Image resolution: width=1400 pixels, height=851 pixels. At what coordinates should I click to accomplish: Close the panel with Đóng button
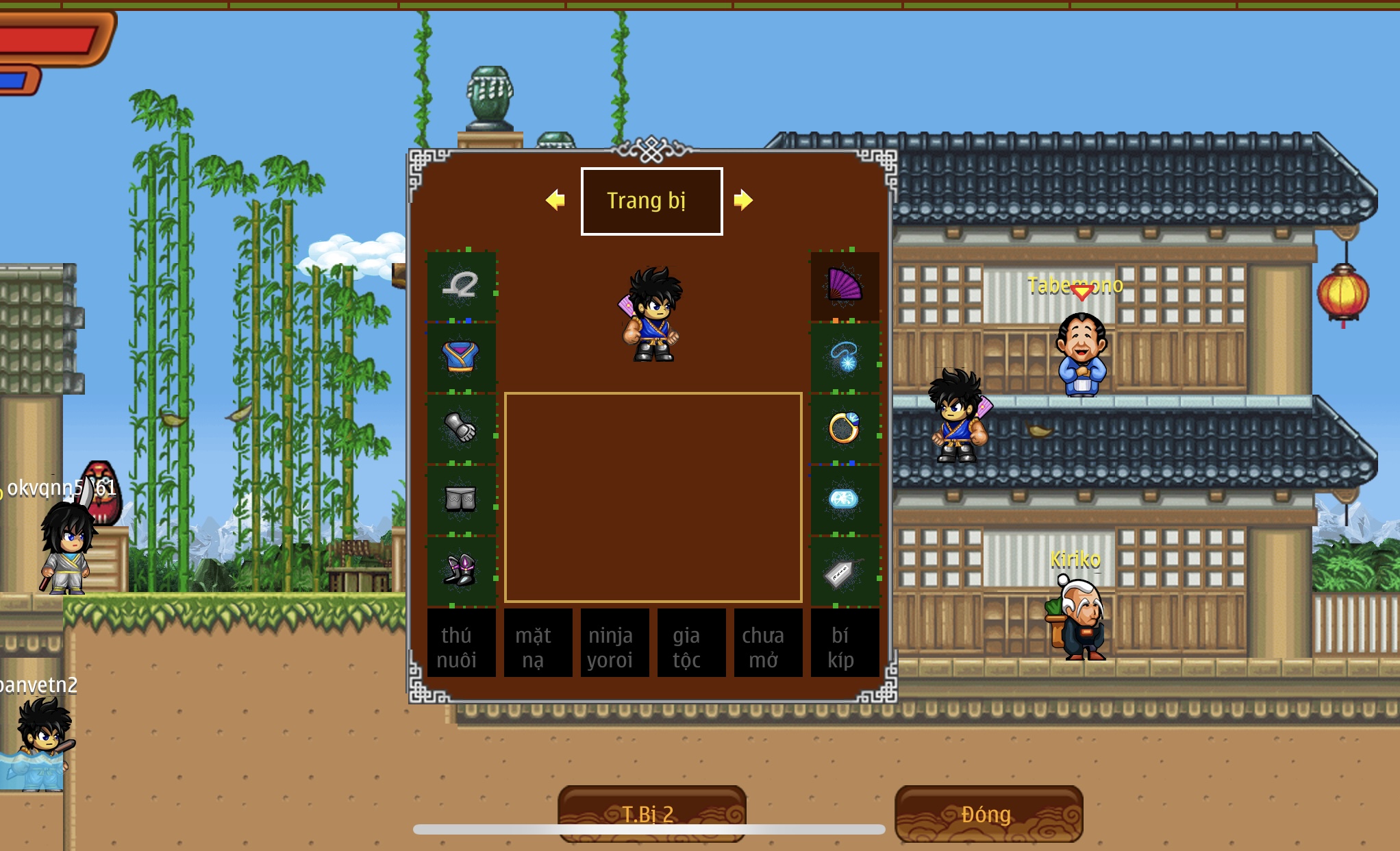988,813
